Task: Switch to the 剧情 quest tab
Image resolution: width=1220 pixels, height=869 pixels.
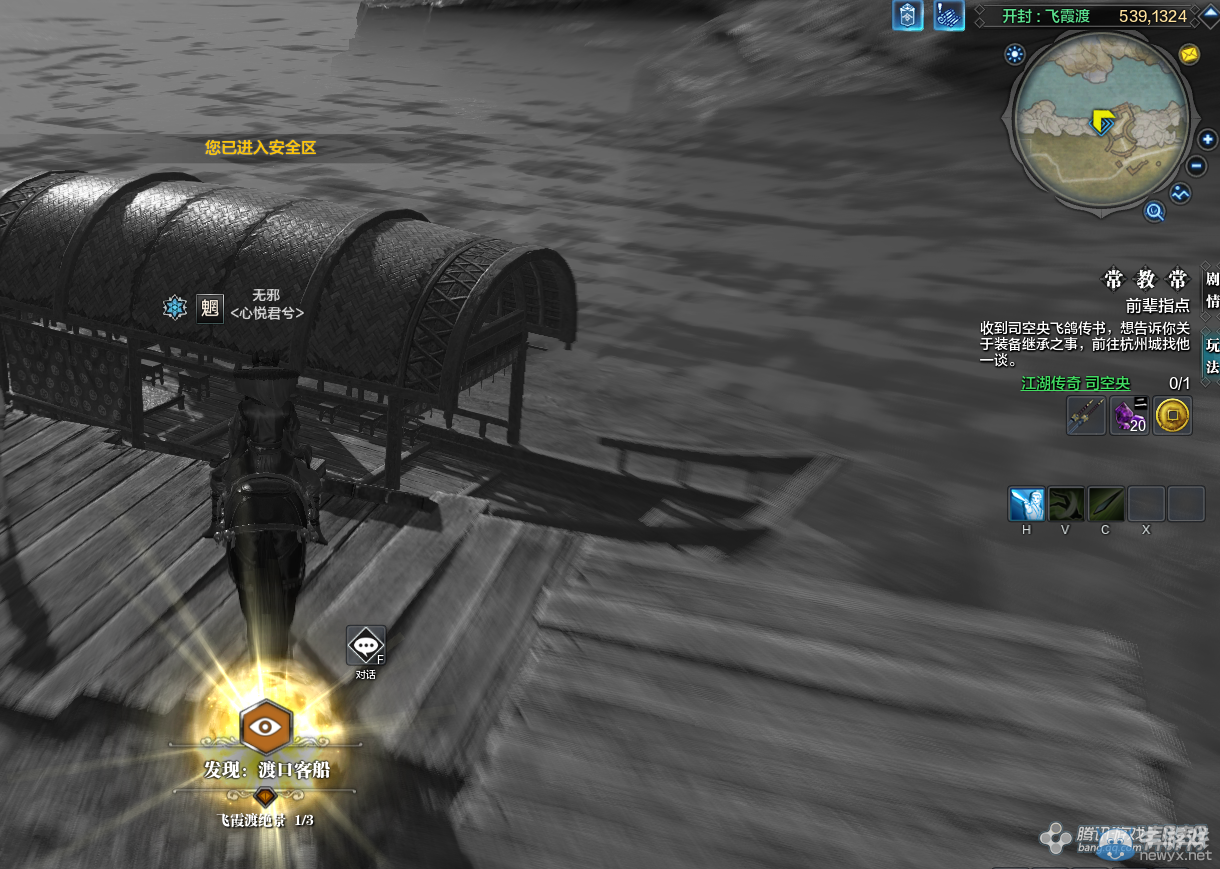Action: point(1212,290)
